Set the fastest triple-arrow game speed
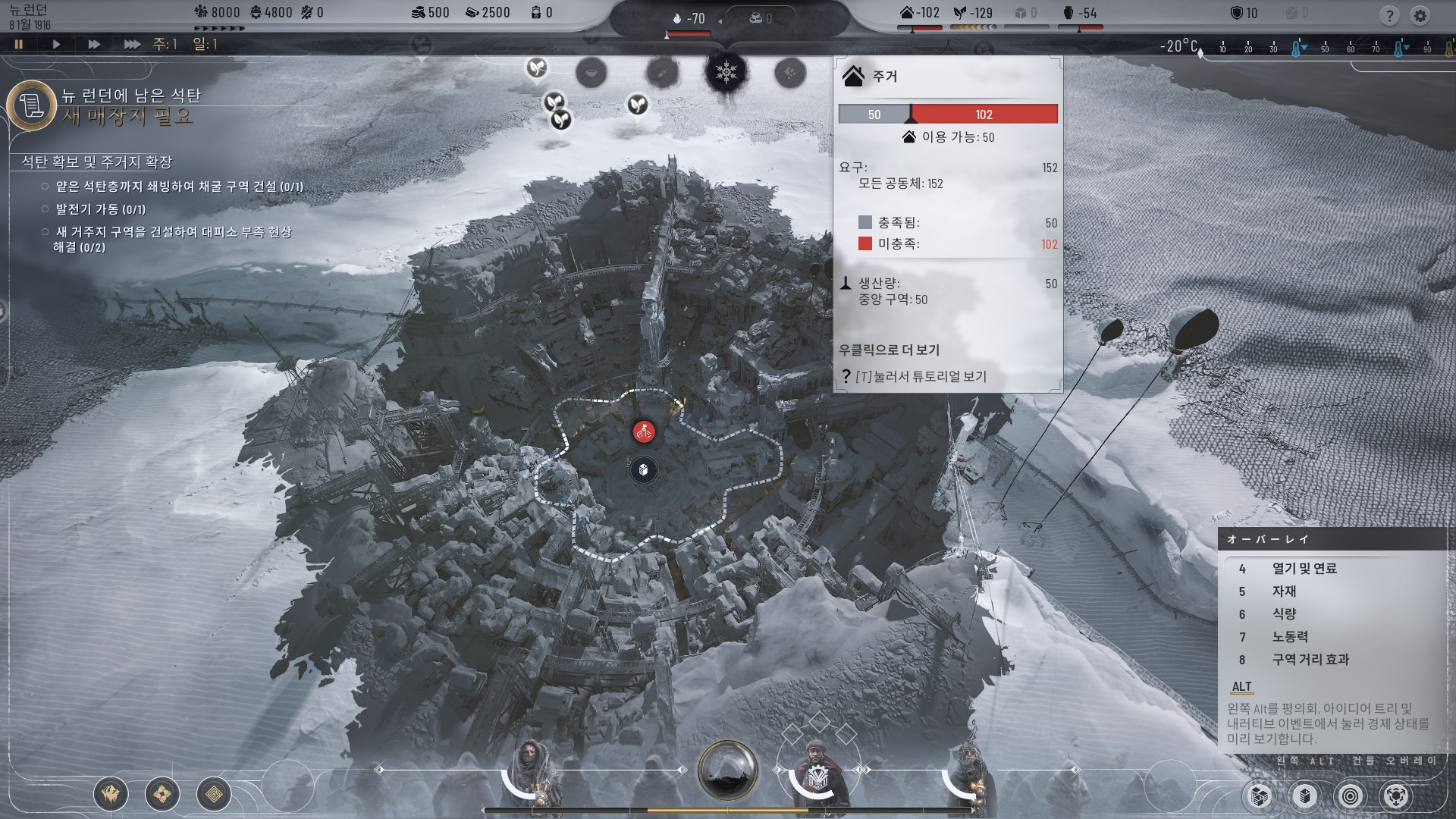Screen dimensions: 1456x819 coord(132,44)
